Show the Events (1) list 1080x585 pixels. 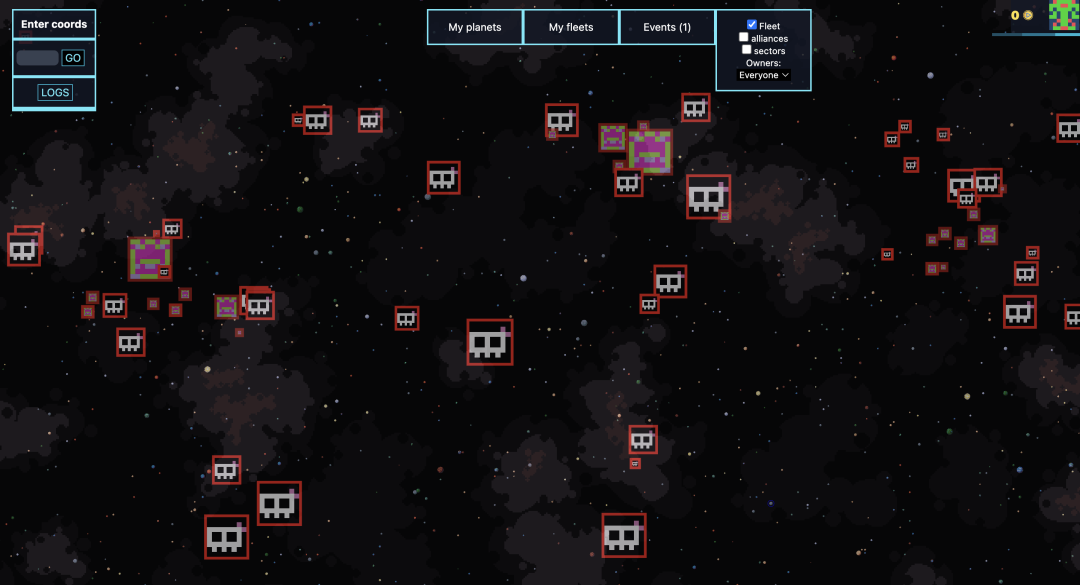coord(667,27)
